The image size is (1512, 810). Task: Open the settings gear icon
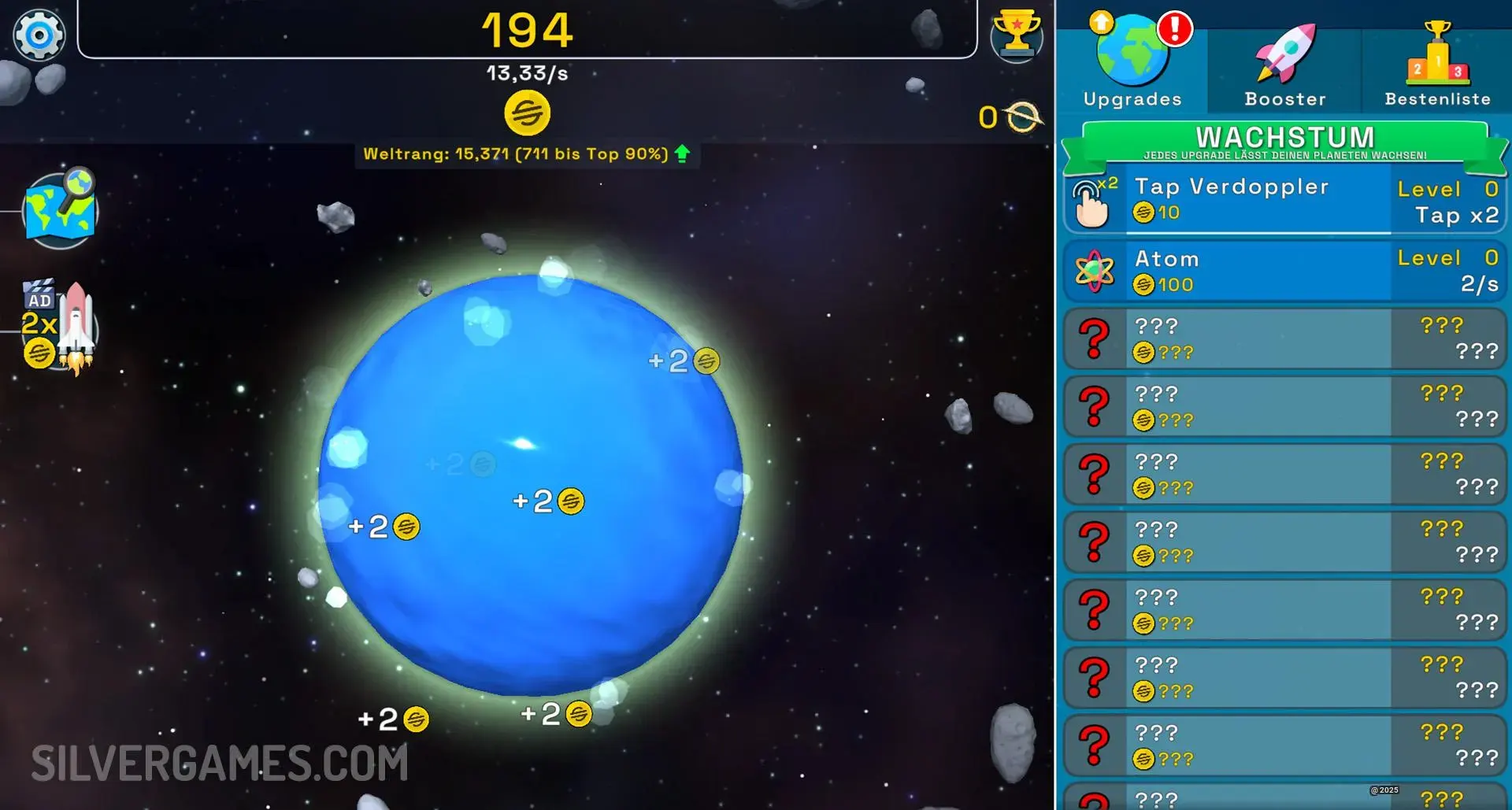click(x=38, y=35)
